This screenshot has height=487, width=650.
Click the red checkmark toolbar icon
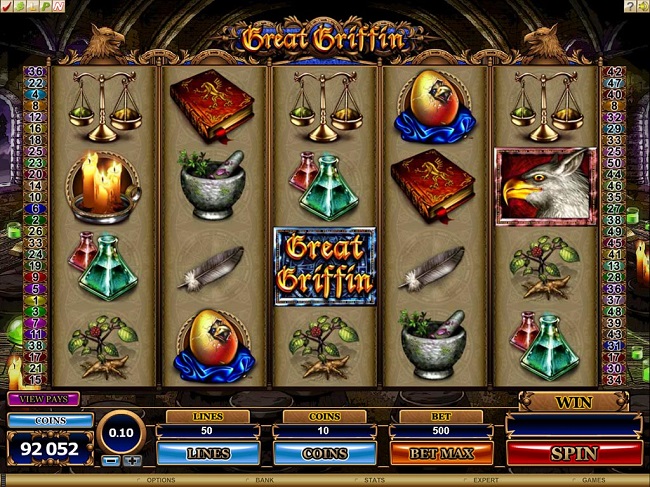coord(7,7)
